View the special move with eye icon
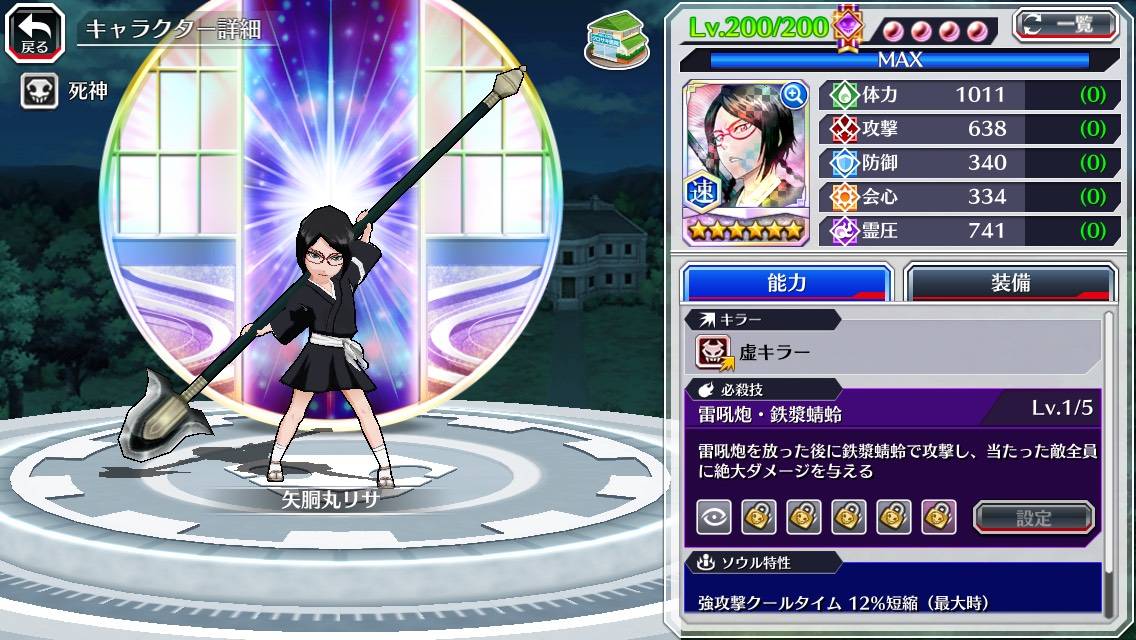1136x640 pixels. 713,517
